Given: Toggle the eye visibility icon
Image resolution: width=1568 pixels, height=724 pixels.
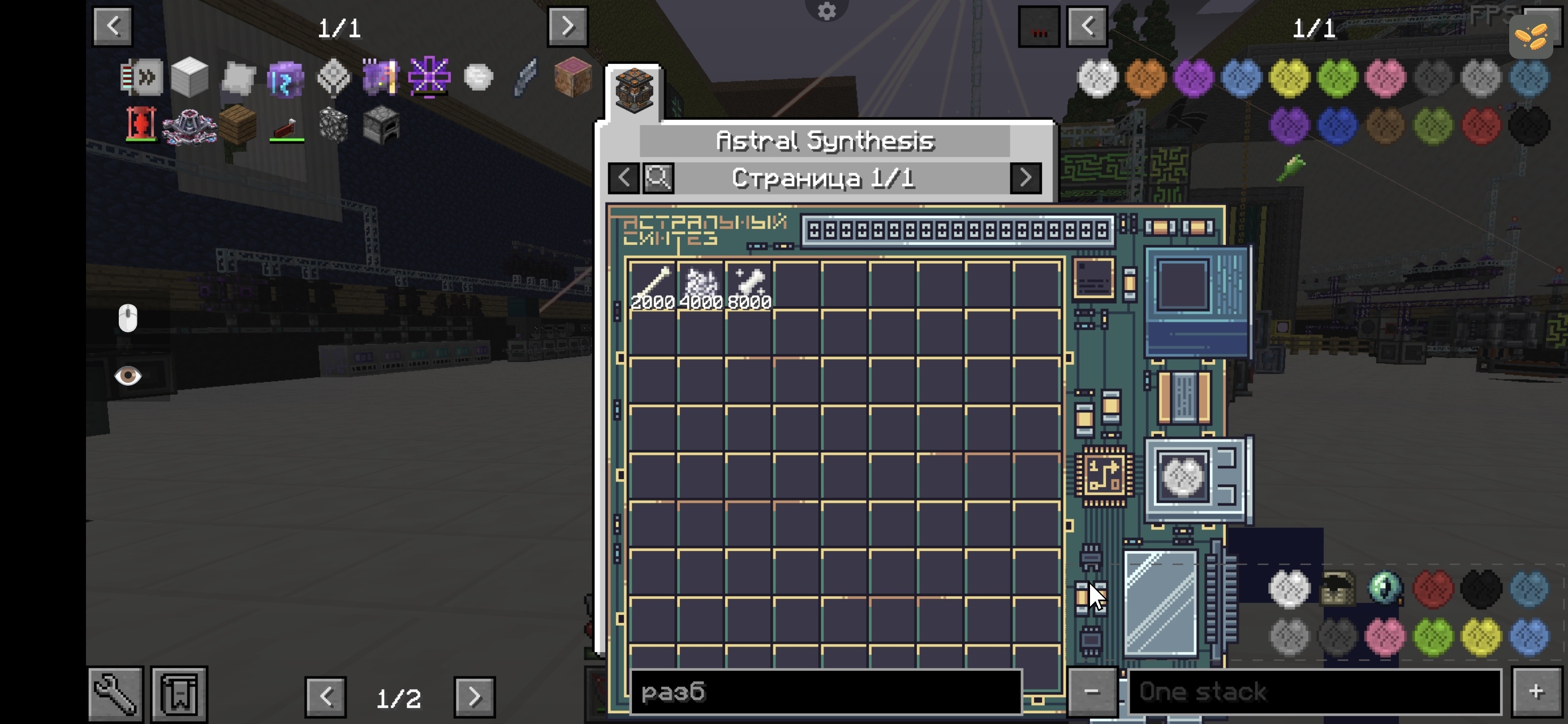Looking at the screenshot, I should coord(128,376).
